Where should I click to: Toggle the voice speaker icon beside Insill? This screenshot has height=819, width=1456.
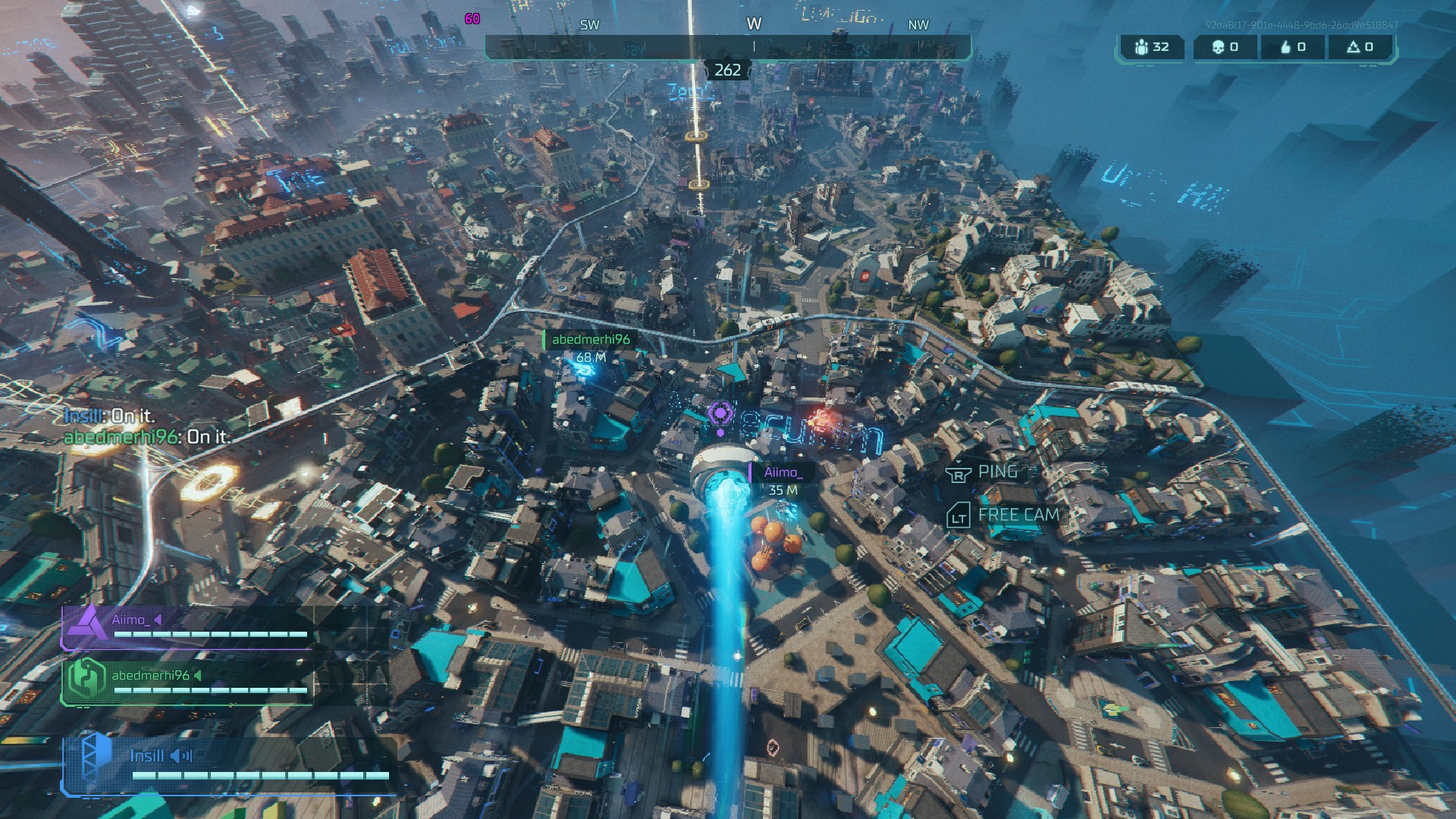coord(181,756)
